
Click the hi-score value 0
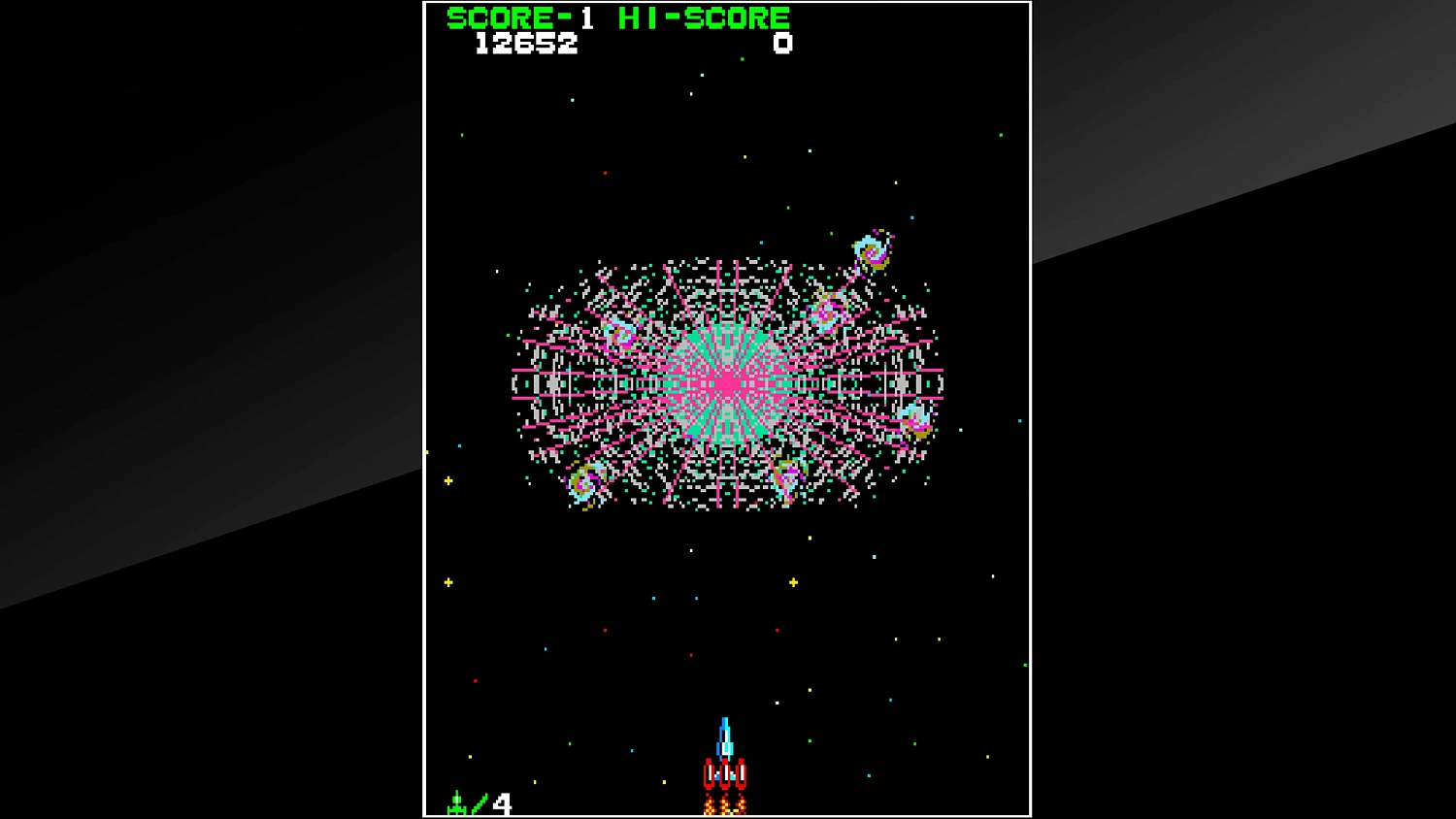coord(782,43)
